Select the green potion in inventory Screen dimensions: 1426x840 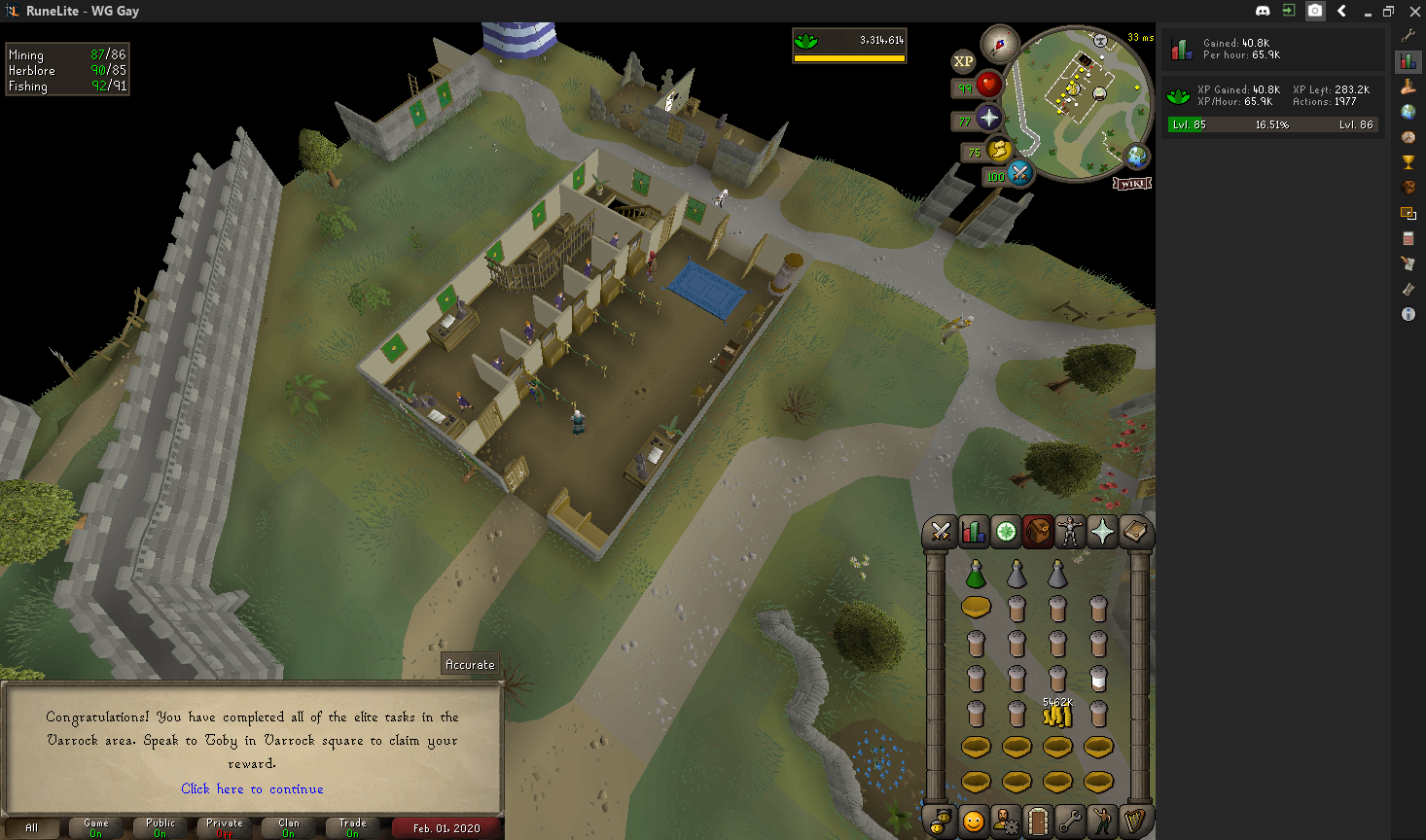976,575
